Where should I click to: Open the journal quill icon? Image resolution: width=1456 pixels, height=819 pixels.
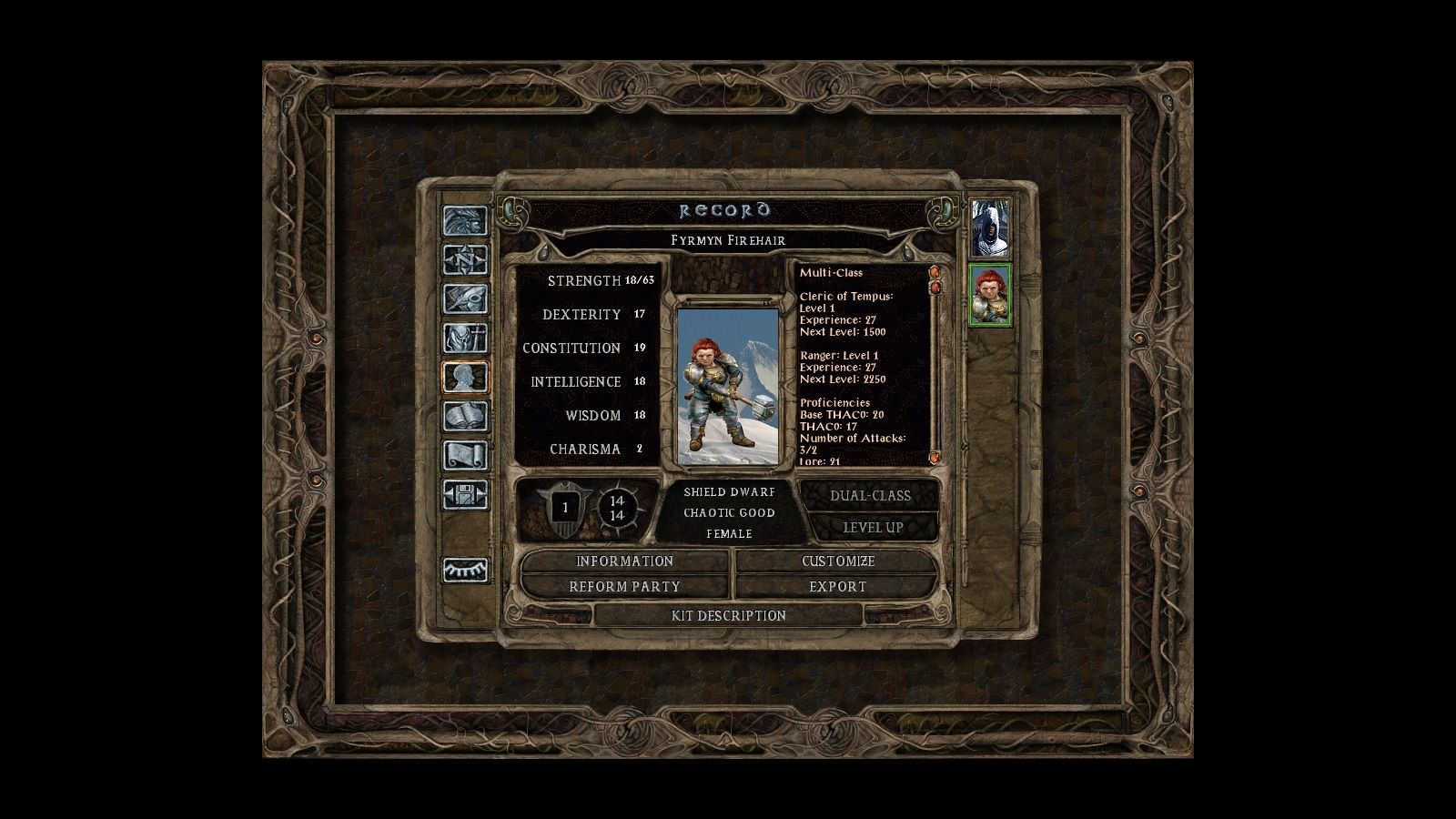coord(465,299)
